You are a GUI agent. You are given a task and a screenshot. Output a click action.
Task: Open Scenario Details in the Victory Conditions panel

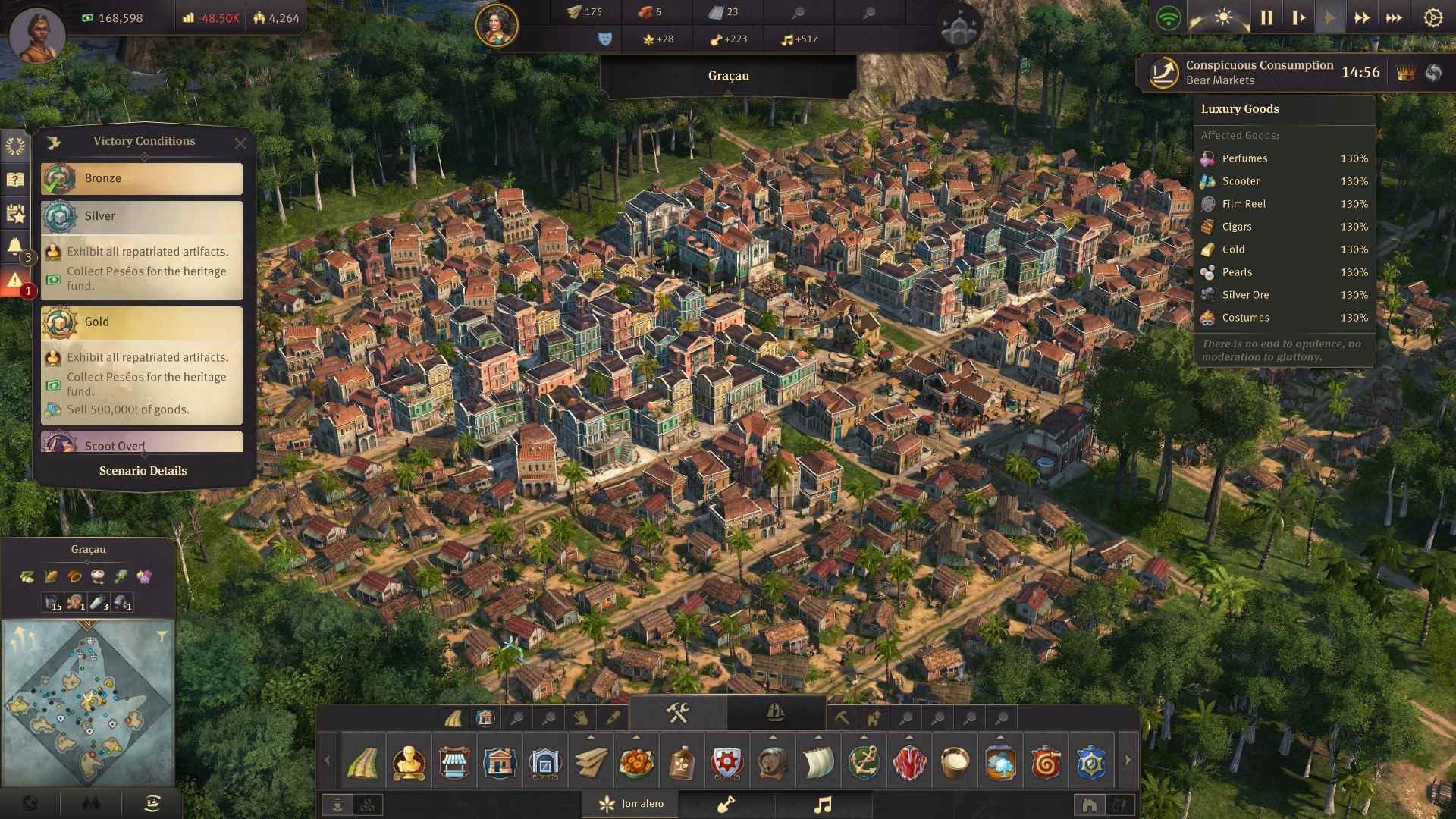[143, 470]
